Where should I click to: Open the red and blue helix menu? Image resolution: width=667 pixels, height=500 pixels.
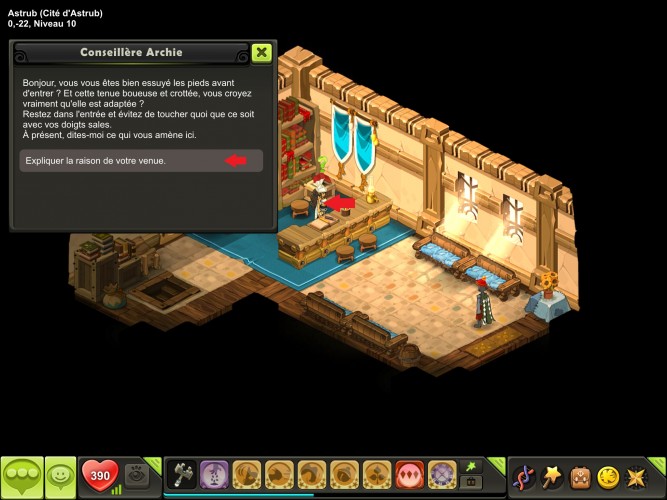pos(524,475)
